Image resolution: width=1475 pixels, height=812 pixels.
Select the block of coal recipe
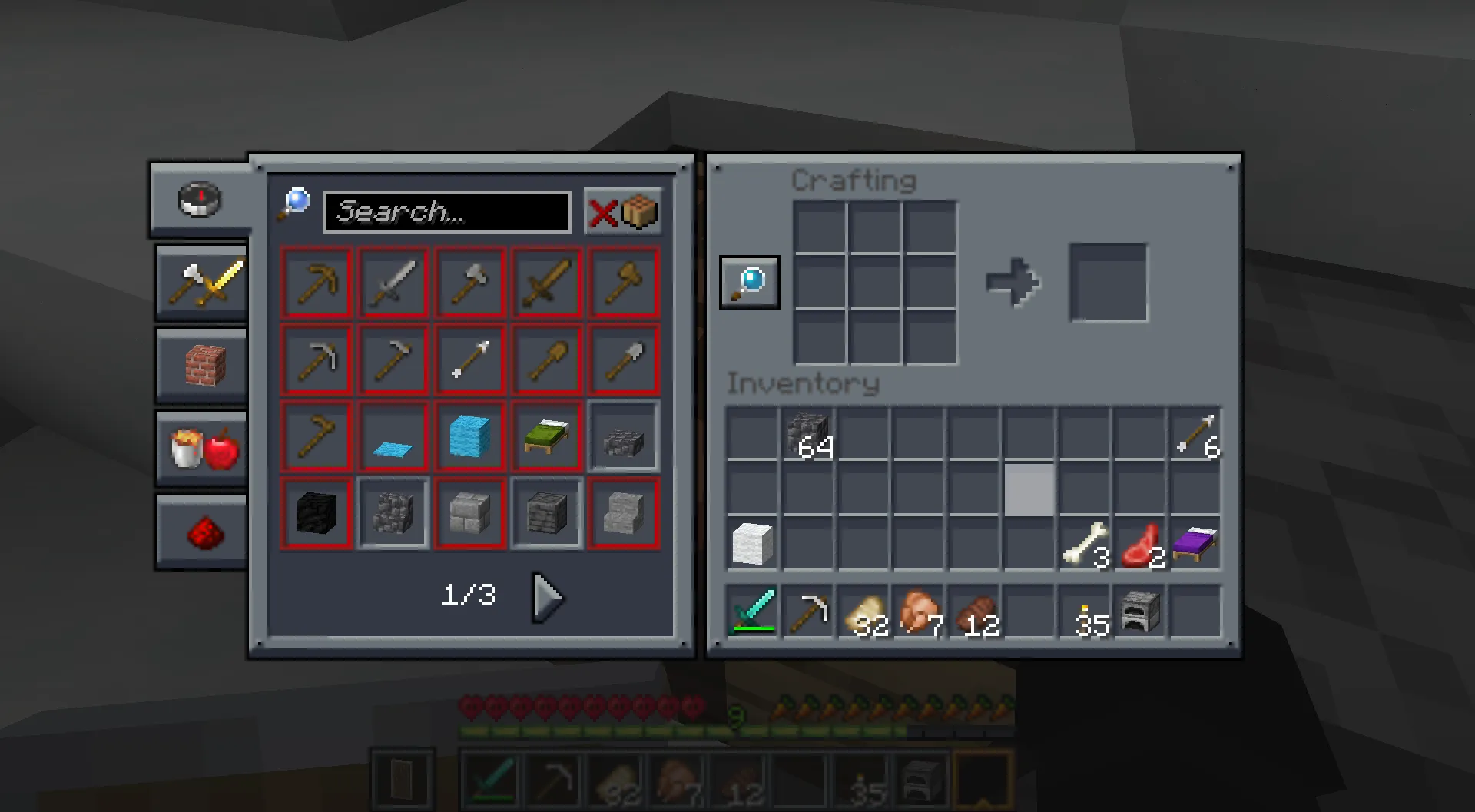click(x=317, y=512)
